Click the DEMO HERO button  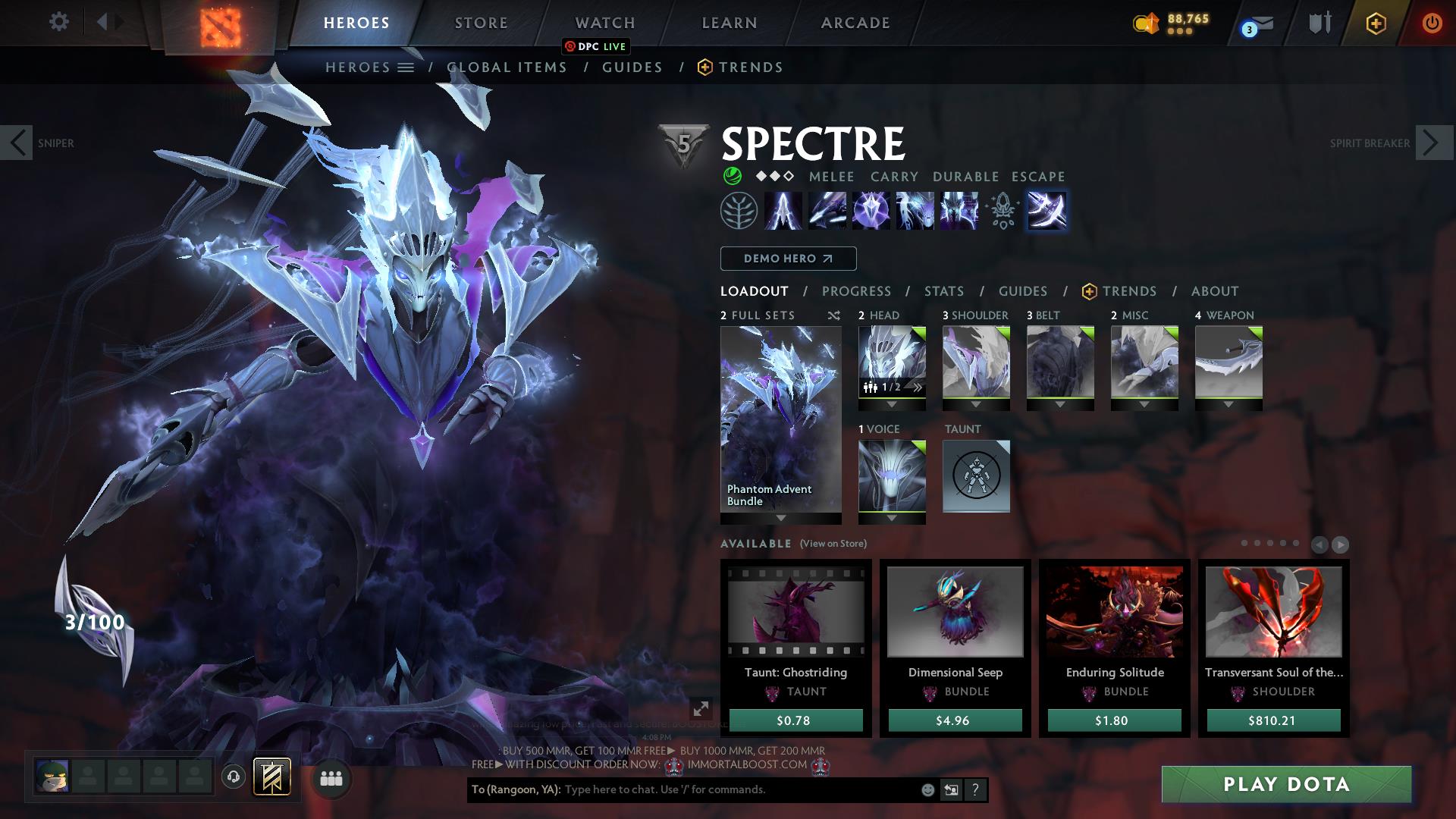tap(787, 258)
